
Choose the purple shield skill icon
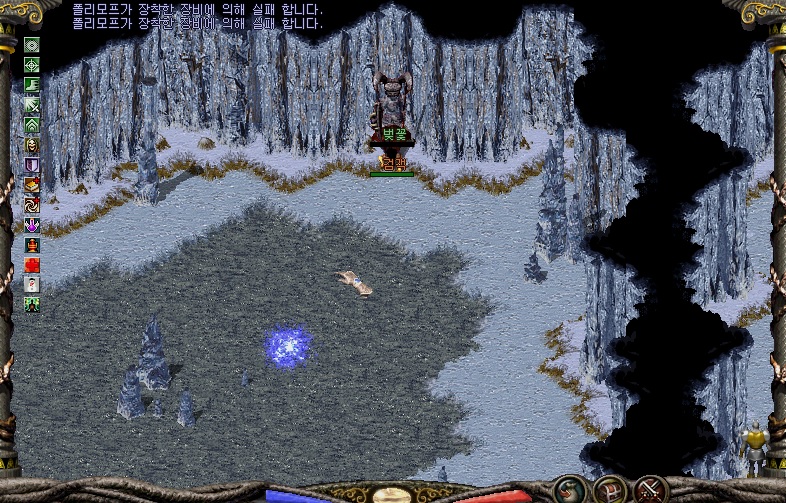(32, 165)
